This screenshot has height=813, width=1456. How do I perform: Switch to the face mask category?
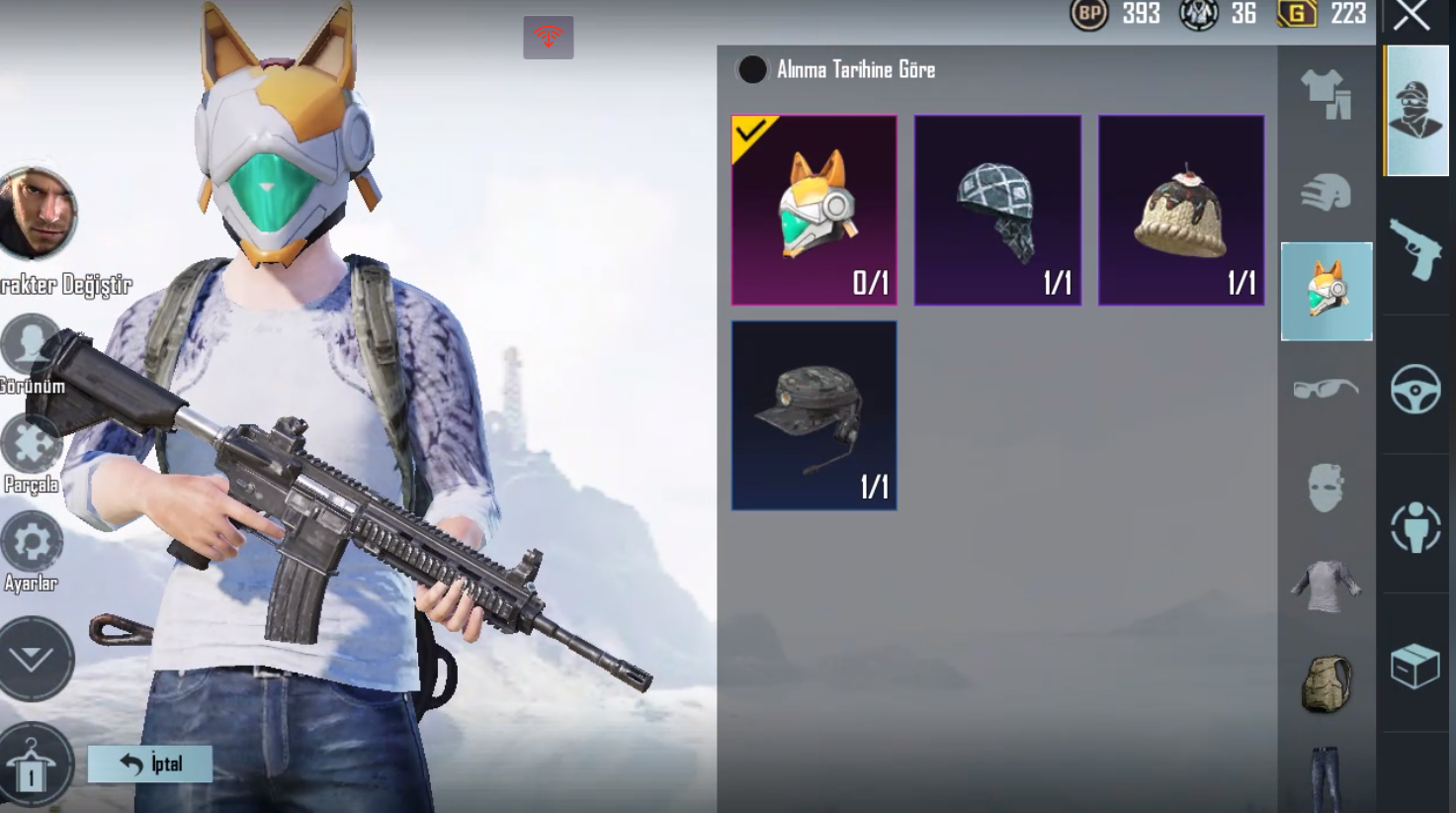coord(1327,488)
